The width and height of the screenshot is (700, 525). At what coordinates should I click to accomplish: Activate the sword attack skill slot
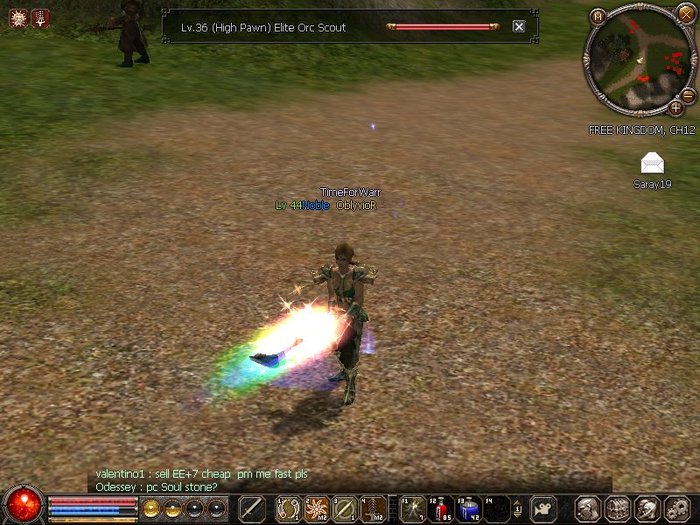[x=254, y=508]
